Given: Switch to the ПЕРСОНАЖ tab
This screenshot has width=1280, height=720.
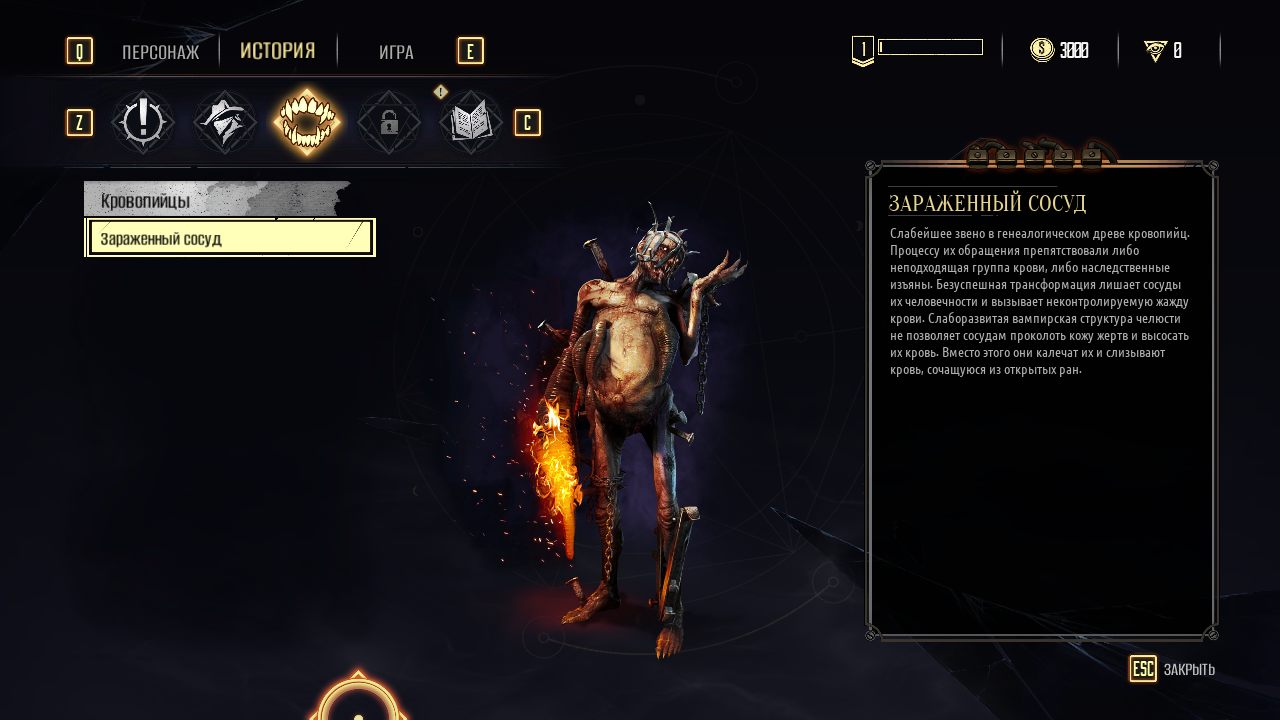Looking at the screenshot, I should [x=160, y=52].
